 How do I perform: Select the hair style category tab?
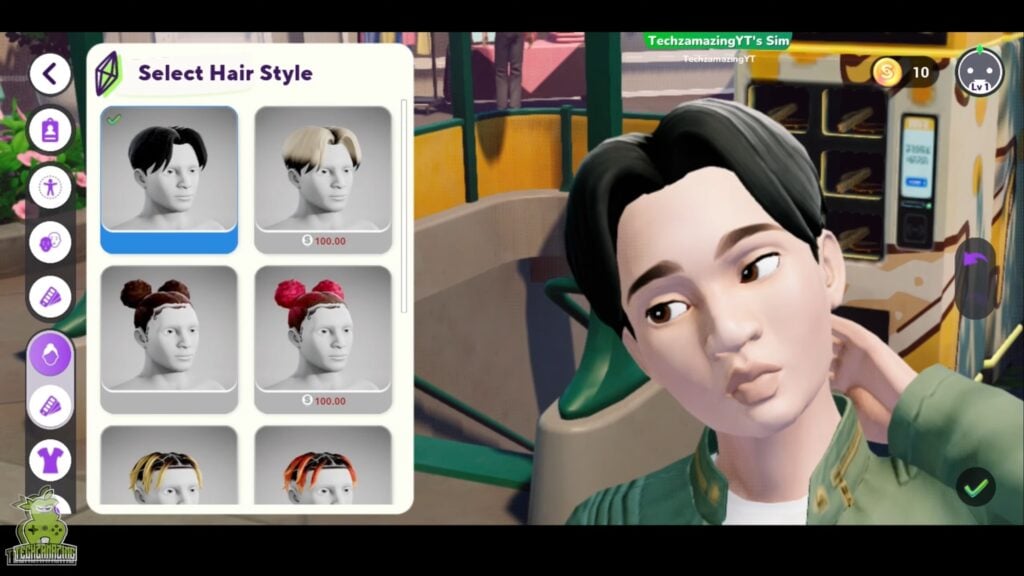tap(50, 354)
